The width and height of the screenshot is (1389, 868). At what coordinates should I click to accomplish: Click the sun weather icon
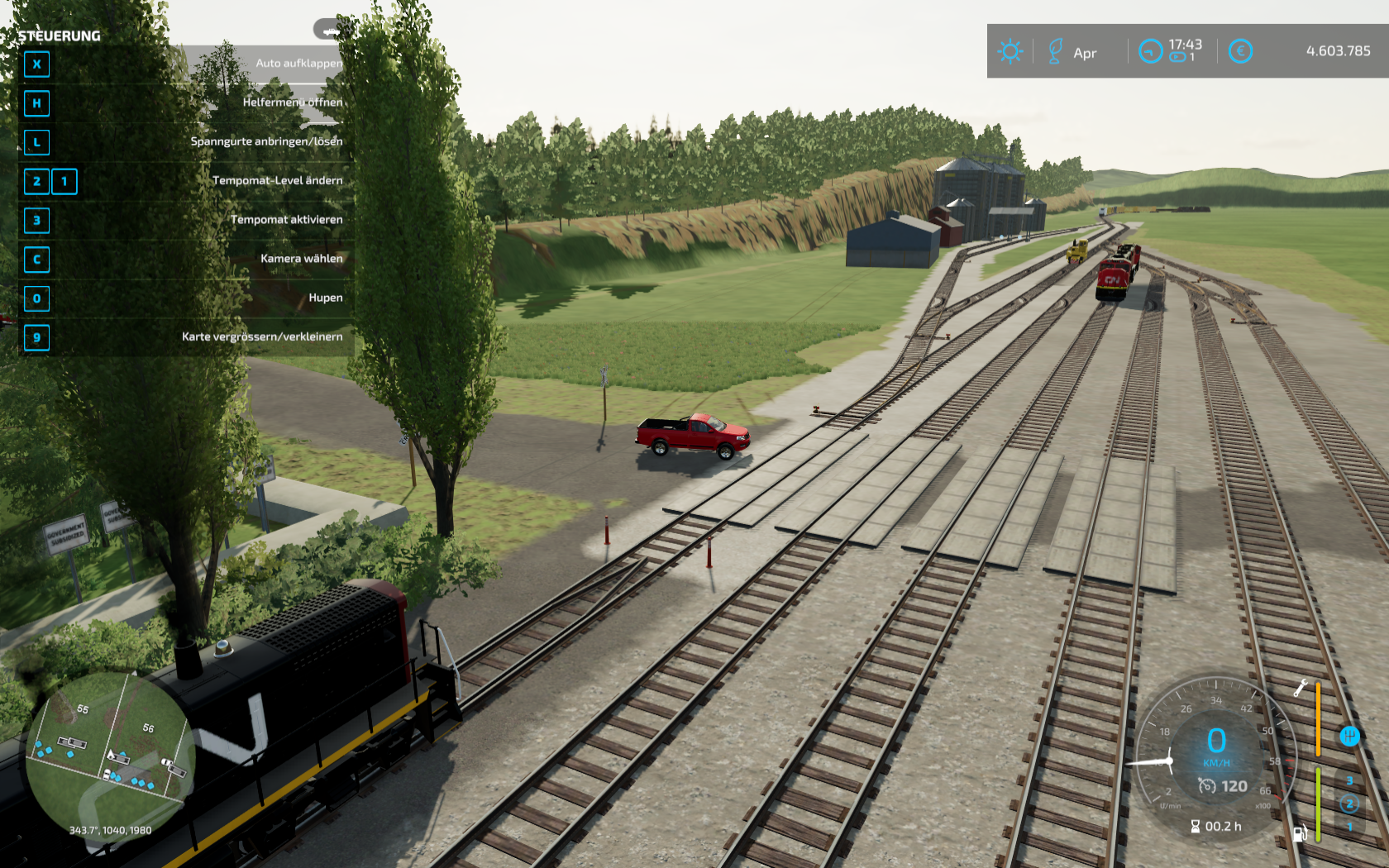(1010, 51)
